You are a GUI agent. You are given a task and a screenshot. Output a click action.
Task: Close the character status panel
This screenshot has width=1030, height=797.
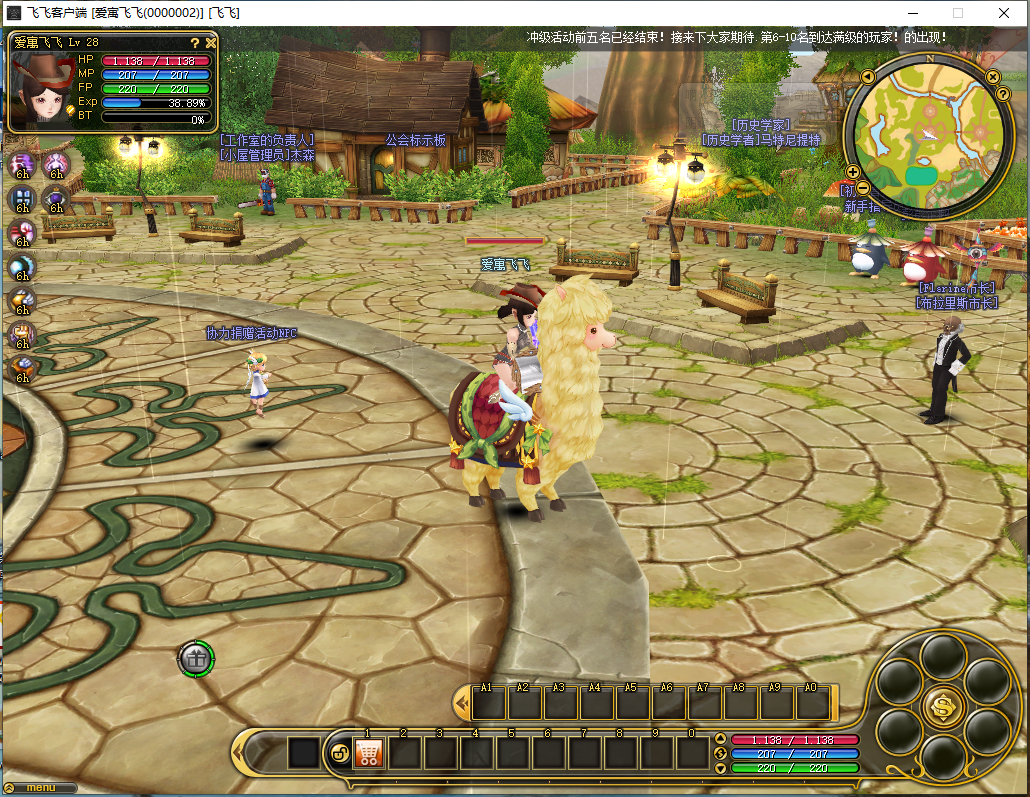click(211, 43)
